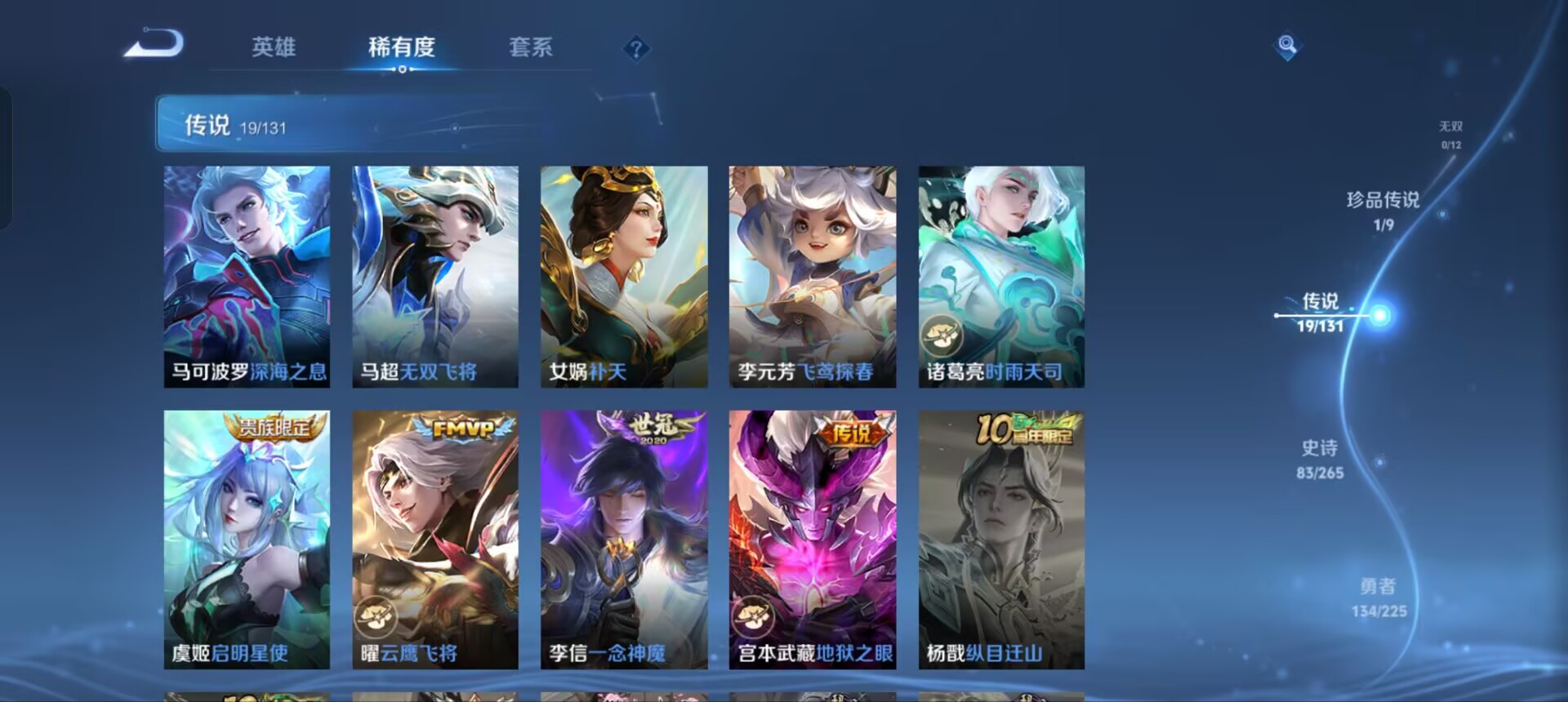The image size is (1568, 702).
Task: Click the fan badge icon on 诸葛亮时雨天司 card
Action: point(941,334)
